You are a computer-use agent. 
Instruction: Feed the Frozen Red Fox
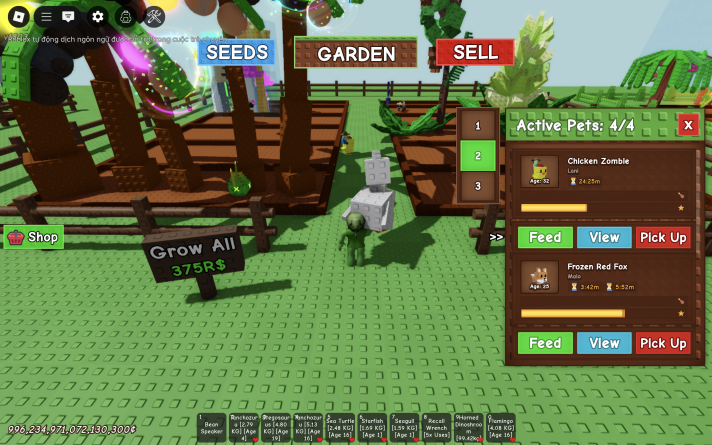pos(545,343)
